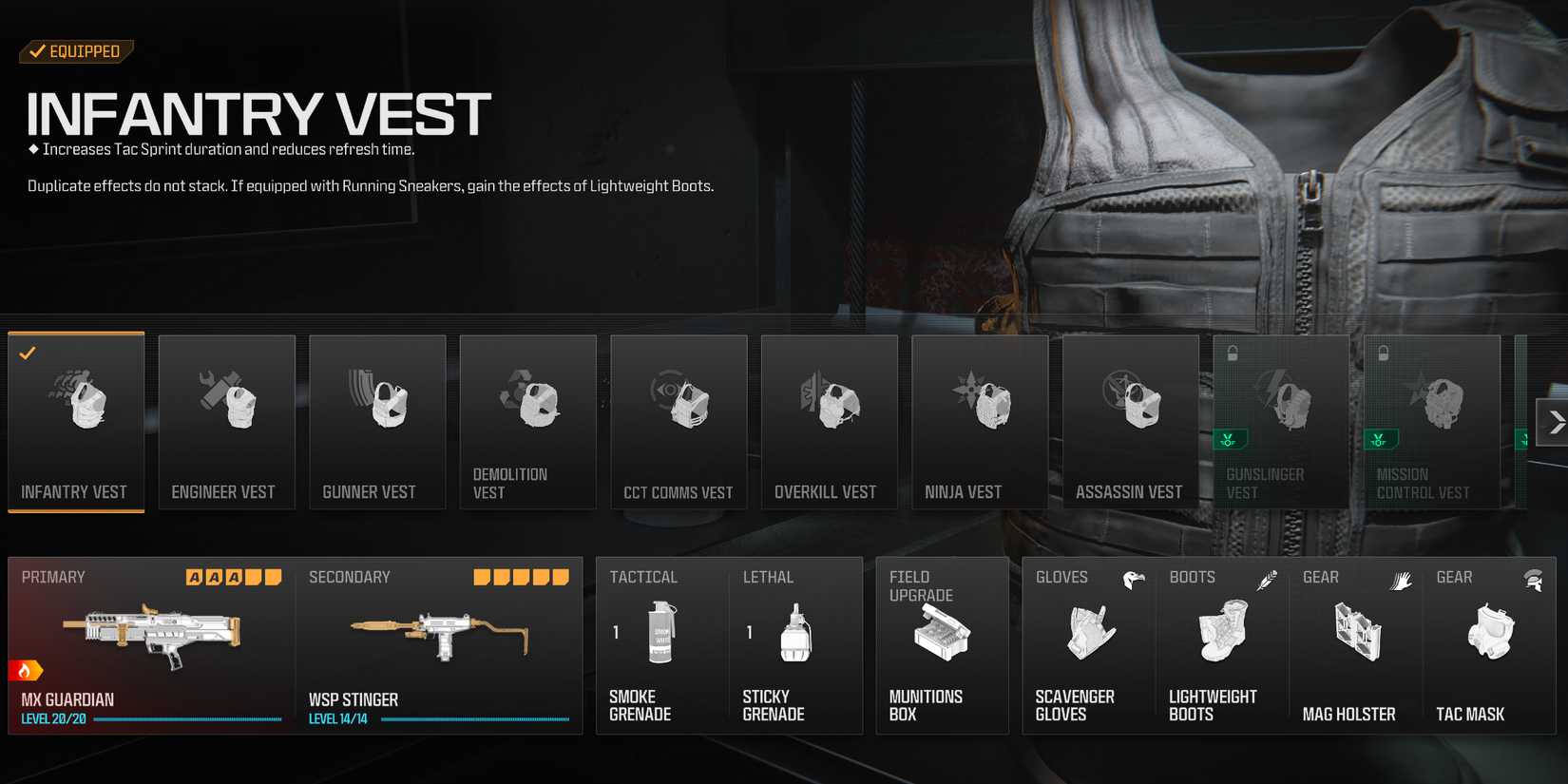Image resolution: width=1568 pixels, height=784 pixels.
Task: Select the Ninja Vest
Action: tap(980, 422)
